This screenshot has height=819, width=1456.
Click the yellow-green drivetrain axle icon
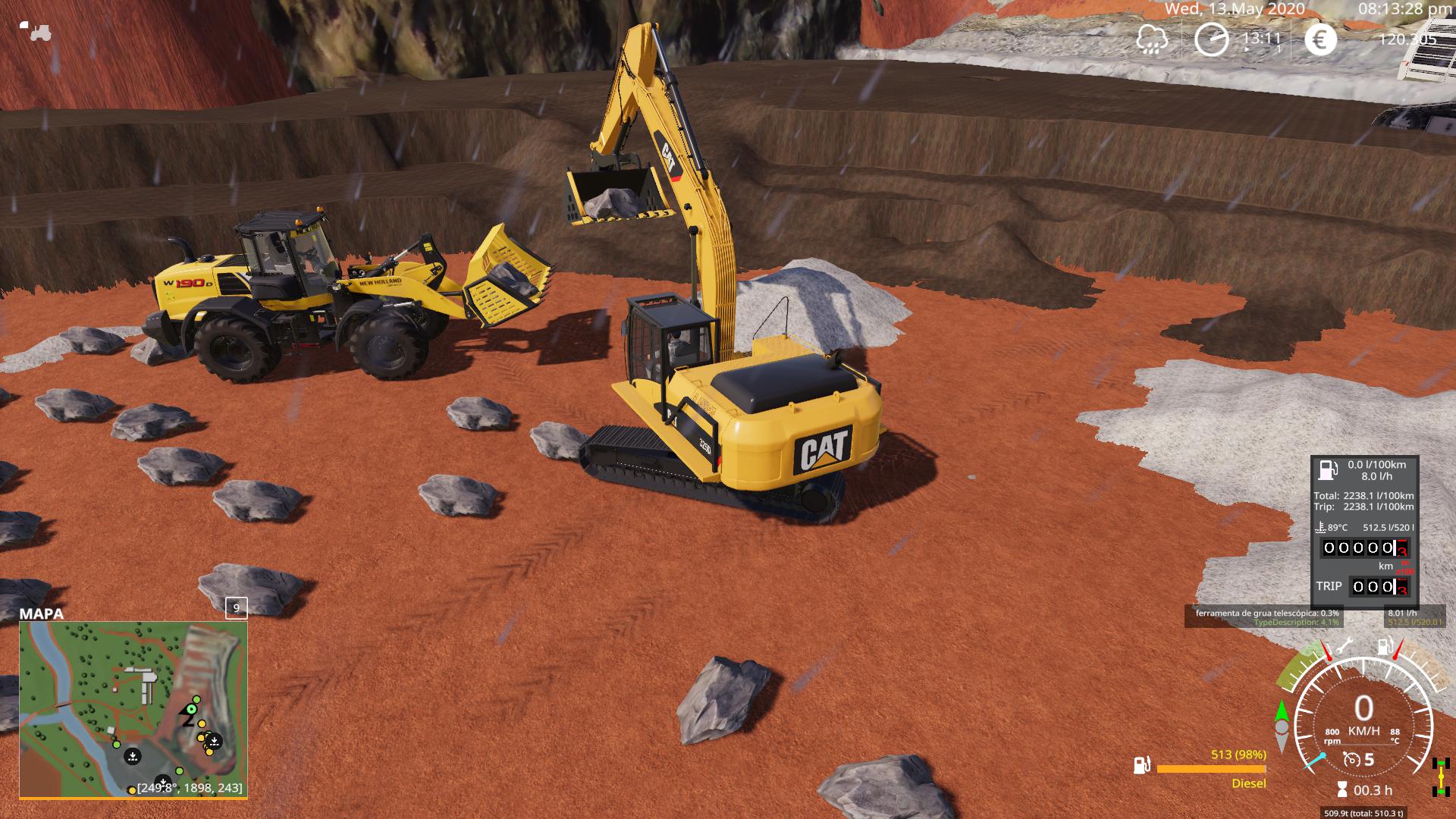point(1440,777)
